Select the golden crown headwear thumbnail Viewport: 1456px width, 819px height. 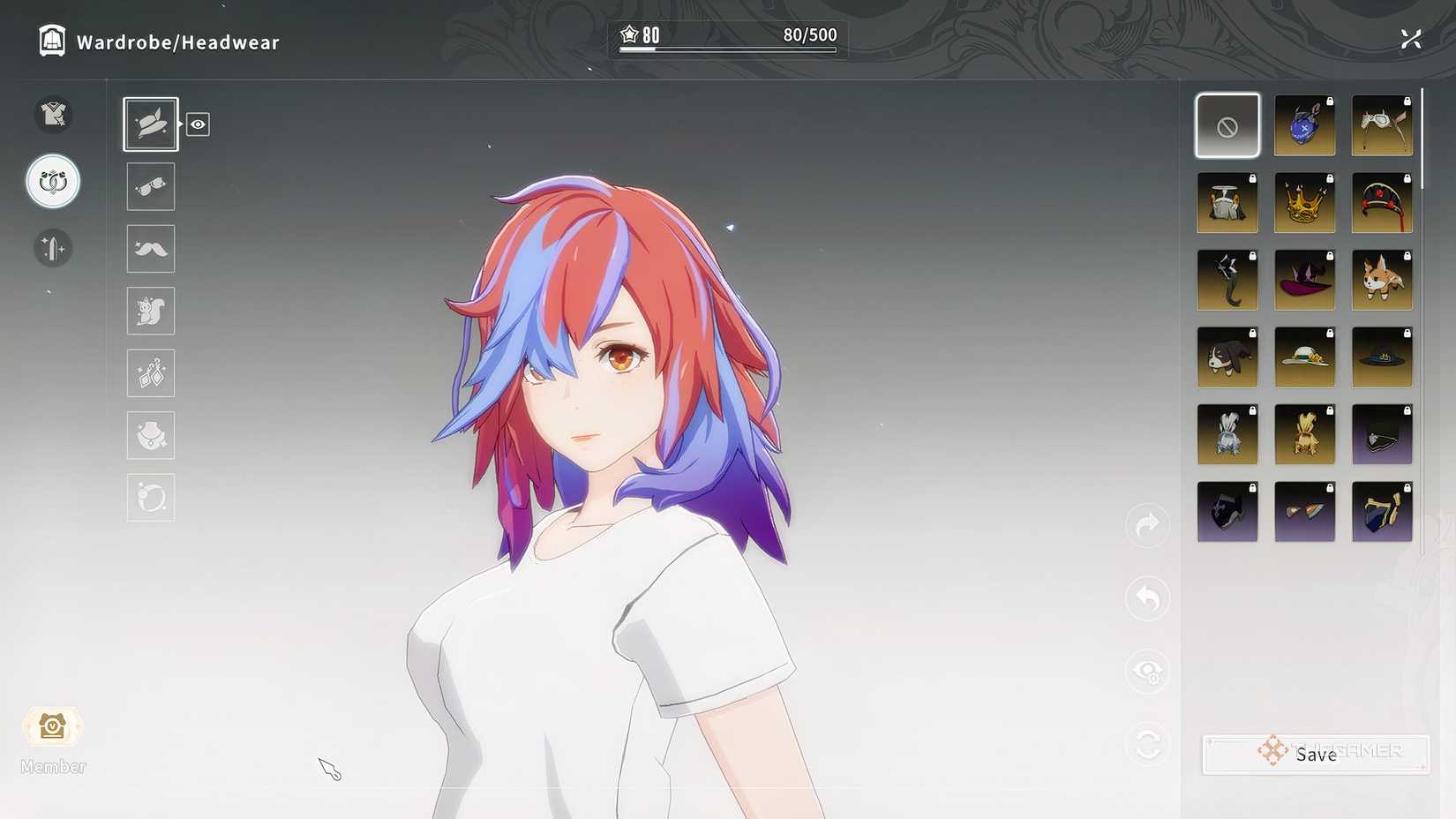pyautogui.click(x=1304, y=202)
